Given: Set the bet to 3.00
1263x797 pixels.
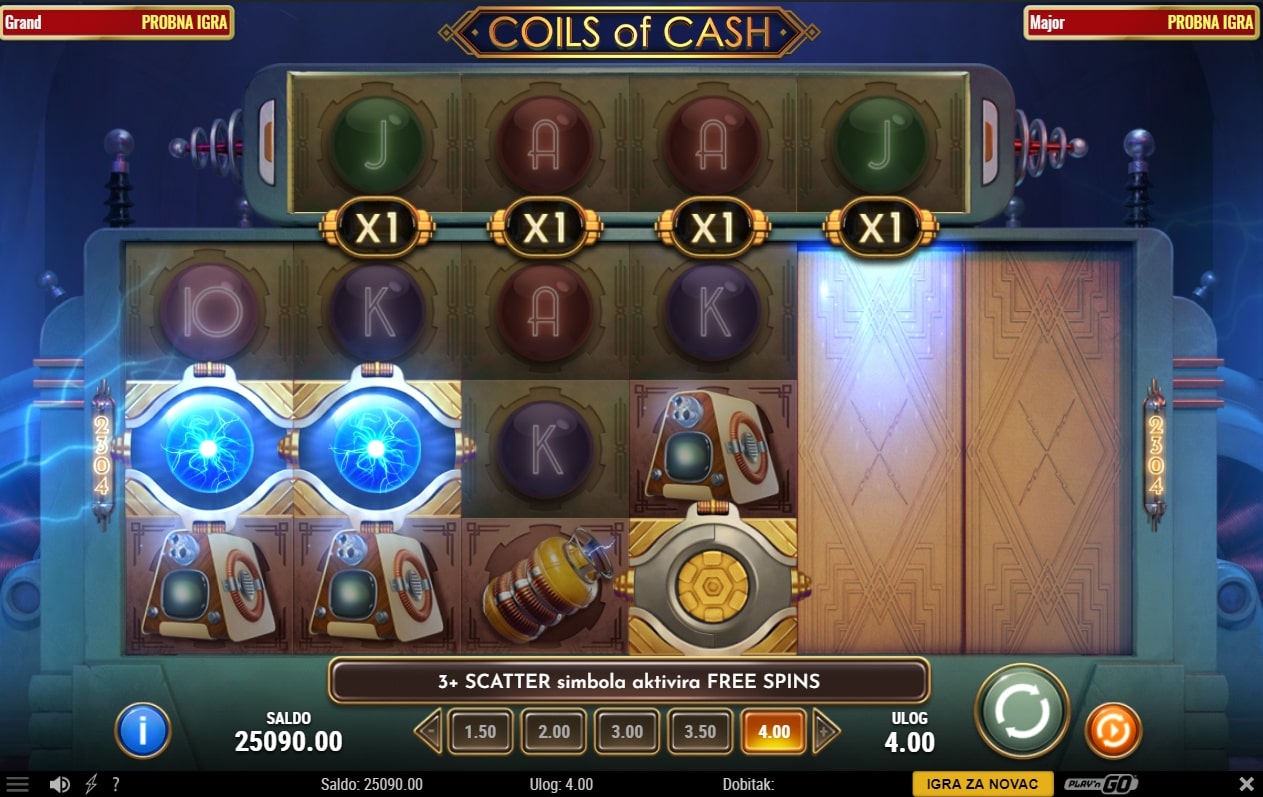Looking at the screenshot, I should 627,732.
